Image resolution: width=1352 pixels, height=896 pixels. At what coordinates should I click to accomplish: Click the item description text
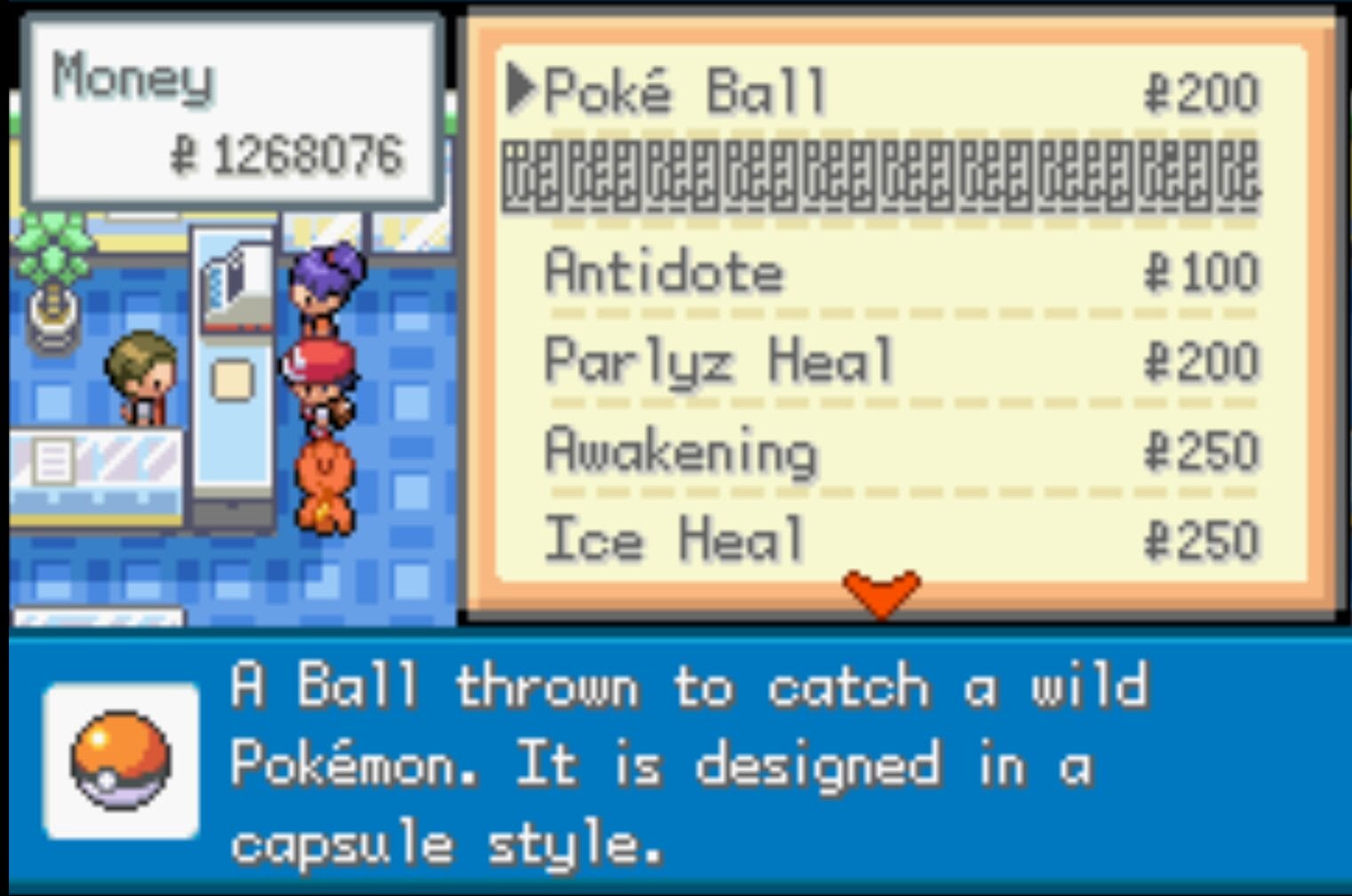pos(684,764)
